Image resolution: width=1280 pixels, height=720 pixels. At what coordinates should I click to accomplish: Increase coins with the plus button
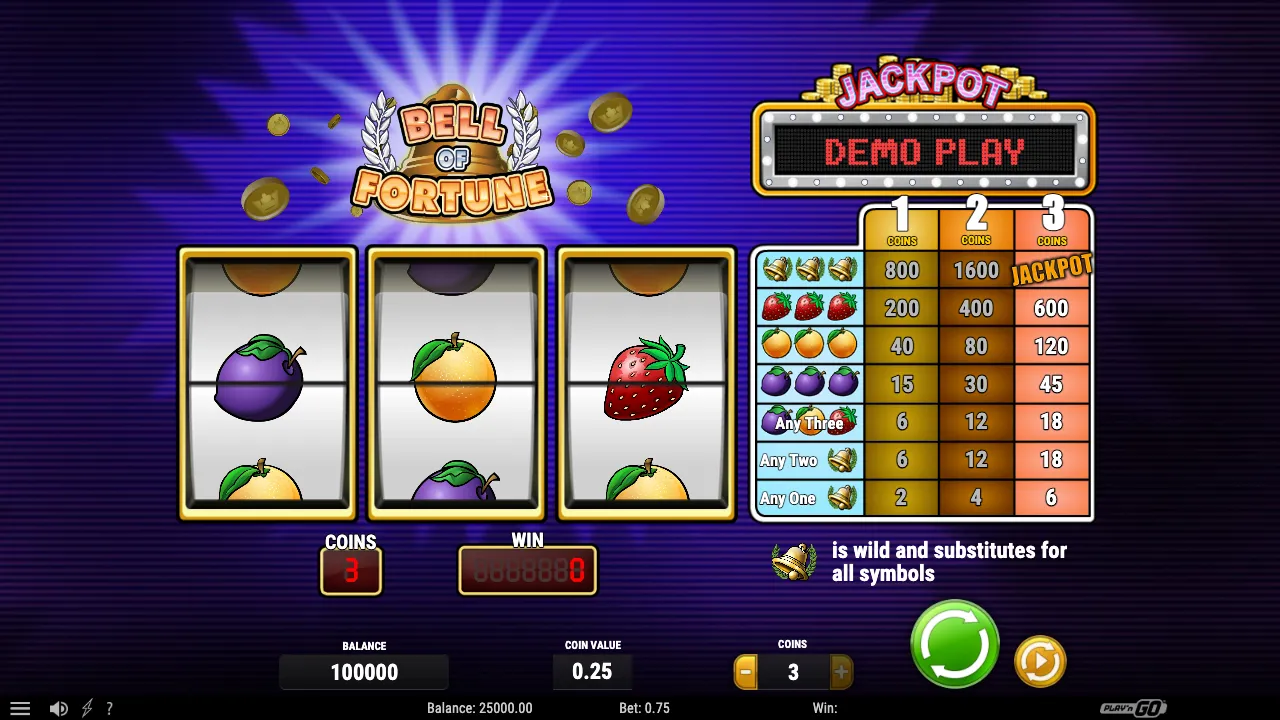tap(841, 672)
